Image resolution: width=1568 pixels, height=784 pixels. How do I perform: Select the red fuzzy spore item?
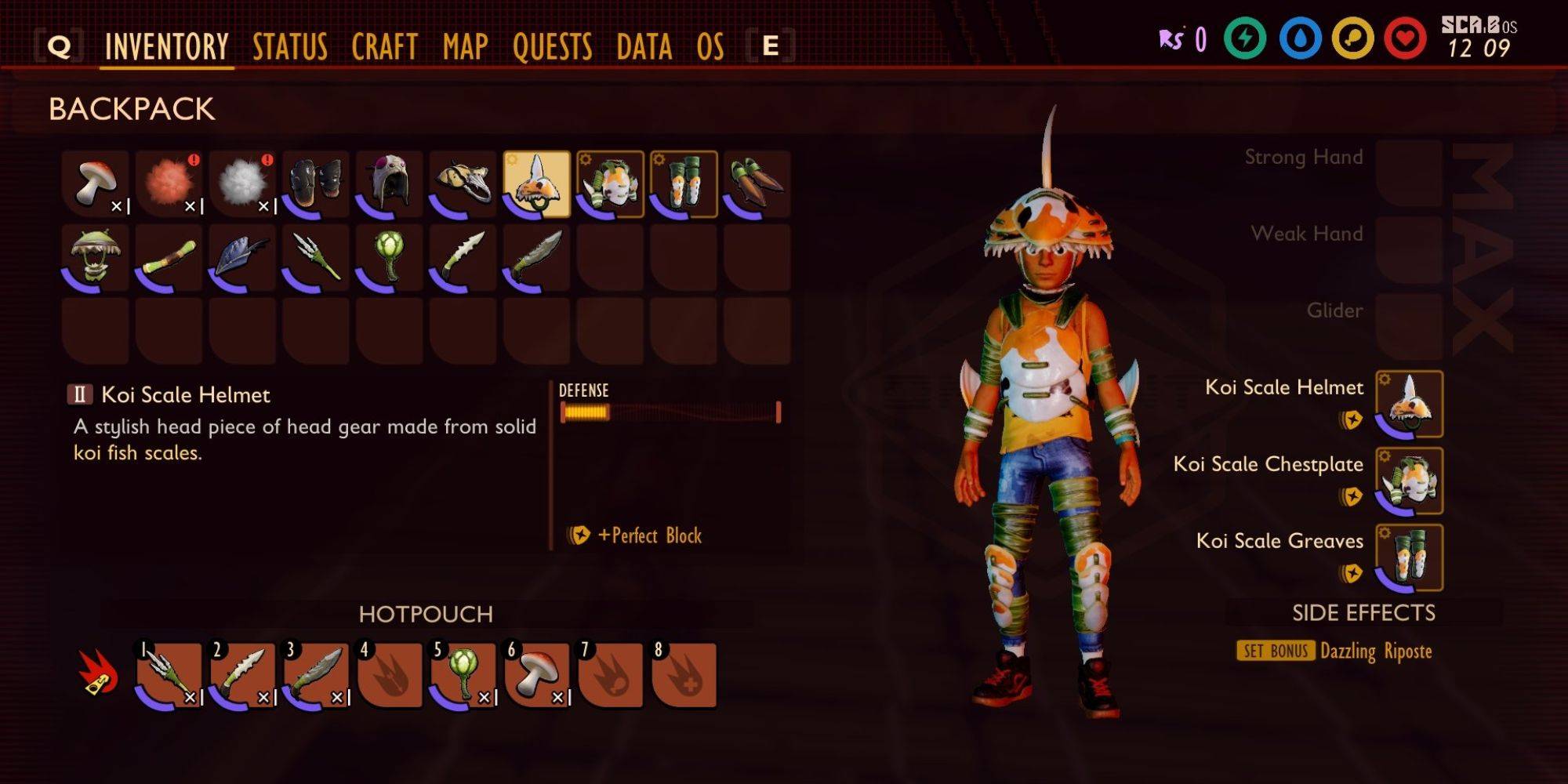[x=169, y=184]
